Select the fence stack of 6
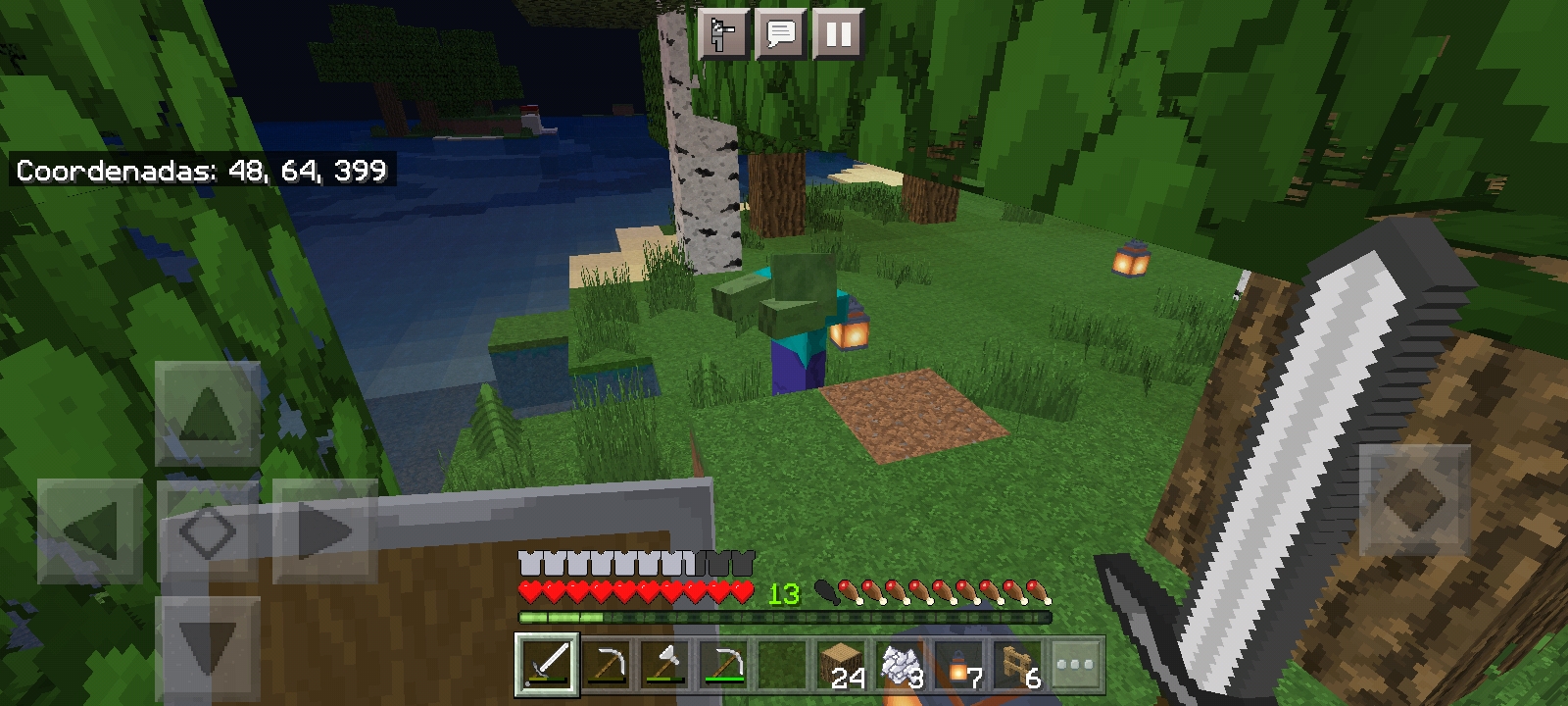Screen dimensions: 1568x706 tap(1018, 665)
